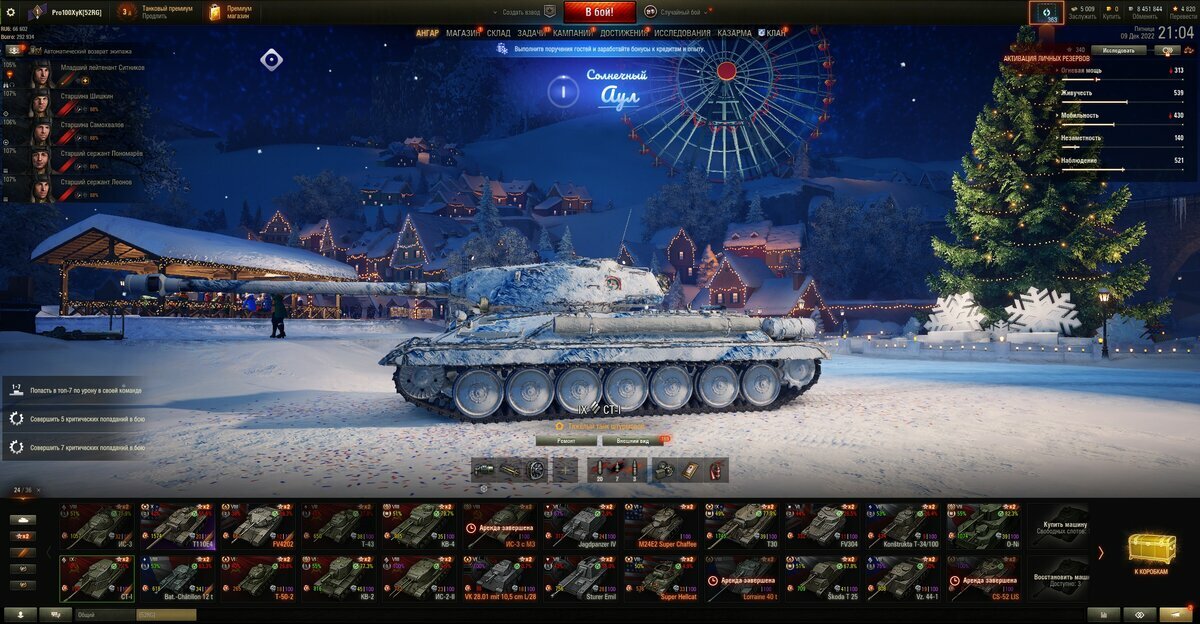Click the Исследовать button
The image size is (1200, 624).
click(x=1118, y=49)
